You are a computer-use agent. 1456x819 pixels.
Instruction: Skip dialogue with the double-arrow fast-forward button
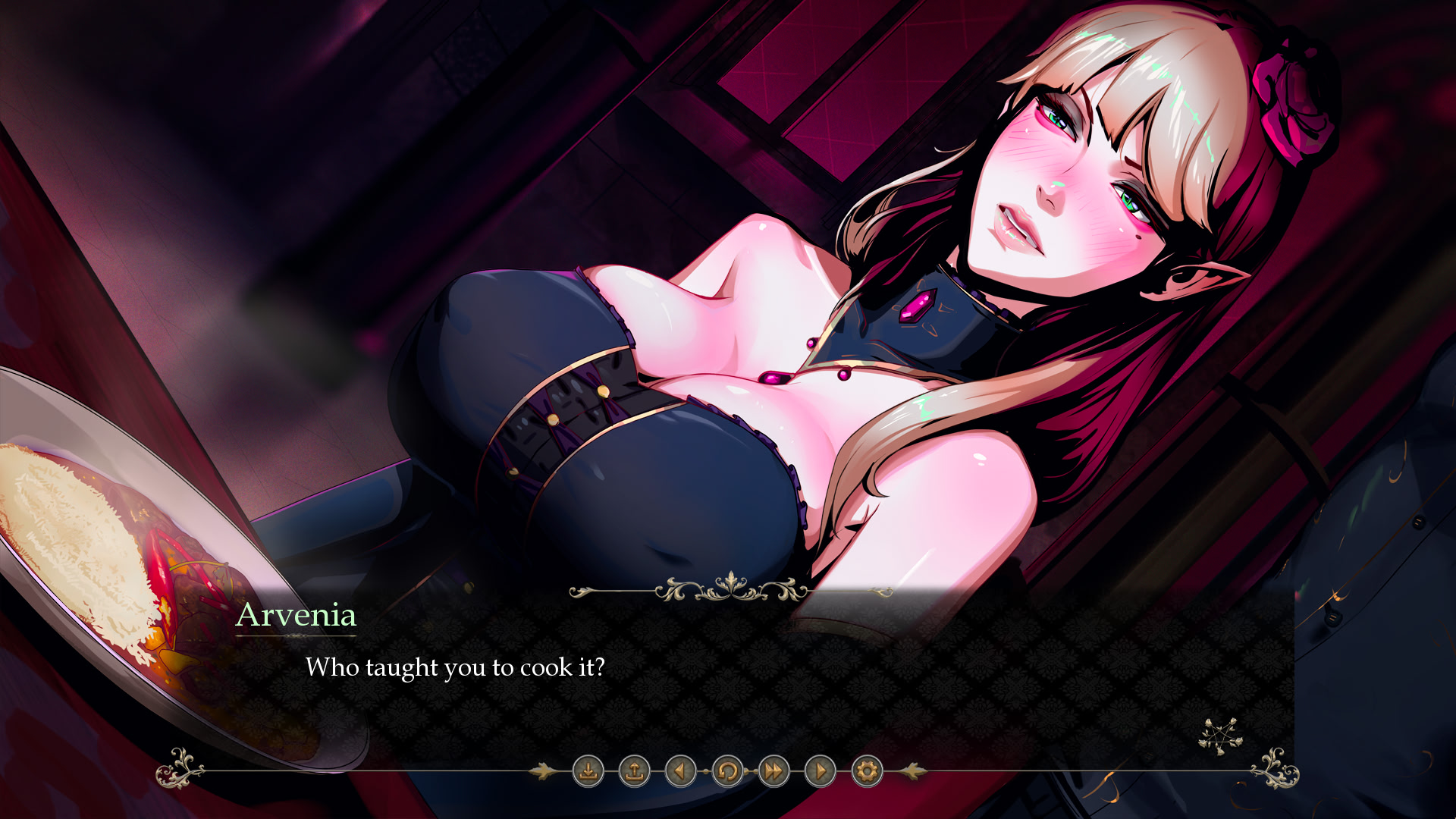click(773, 771)
